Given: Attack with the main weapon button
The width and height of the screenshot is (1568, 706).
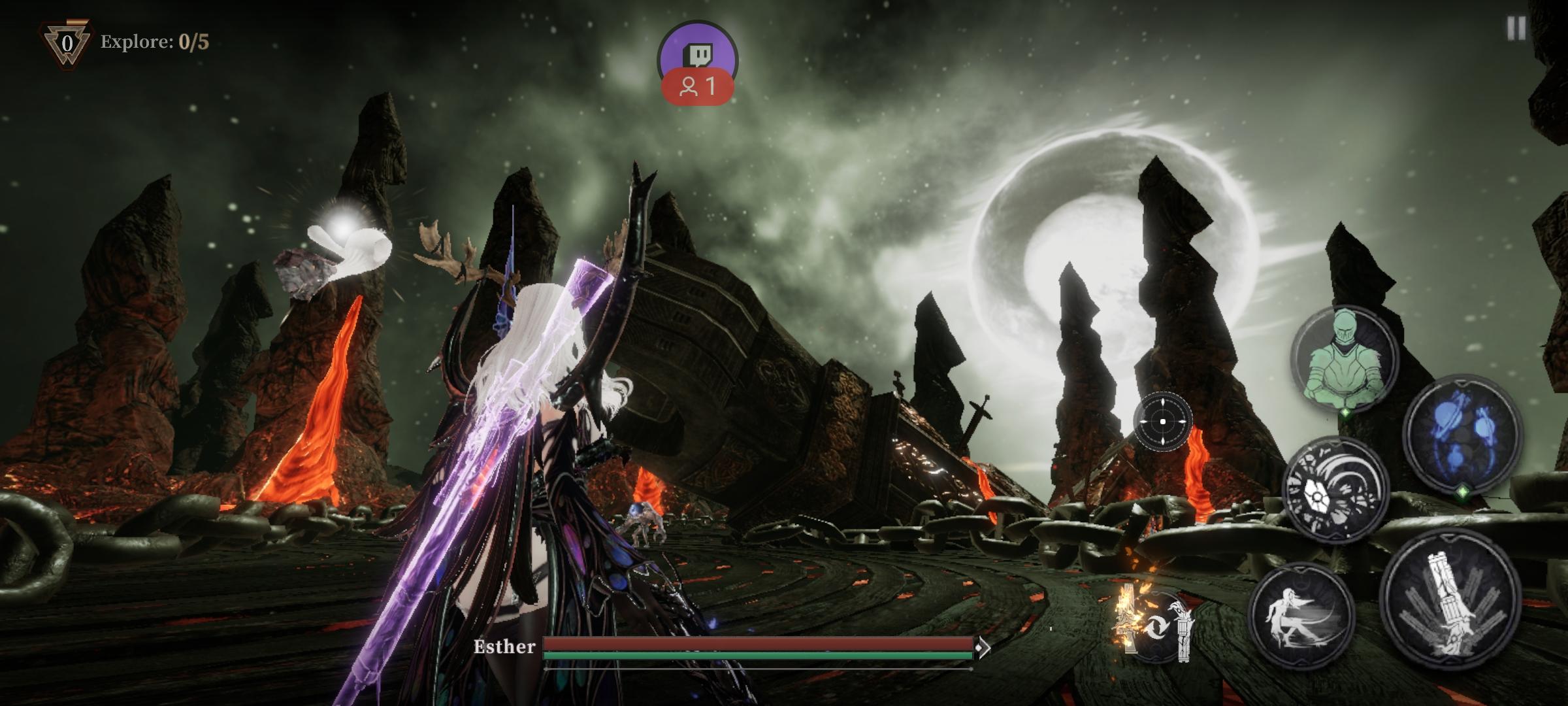Looking at the screenshot, I should [x=1450, y=599].
